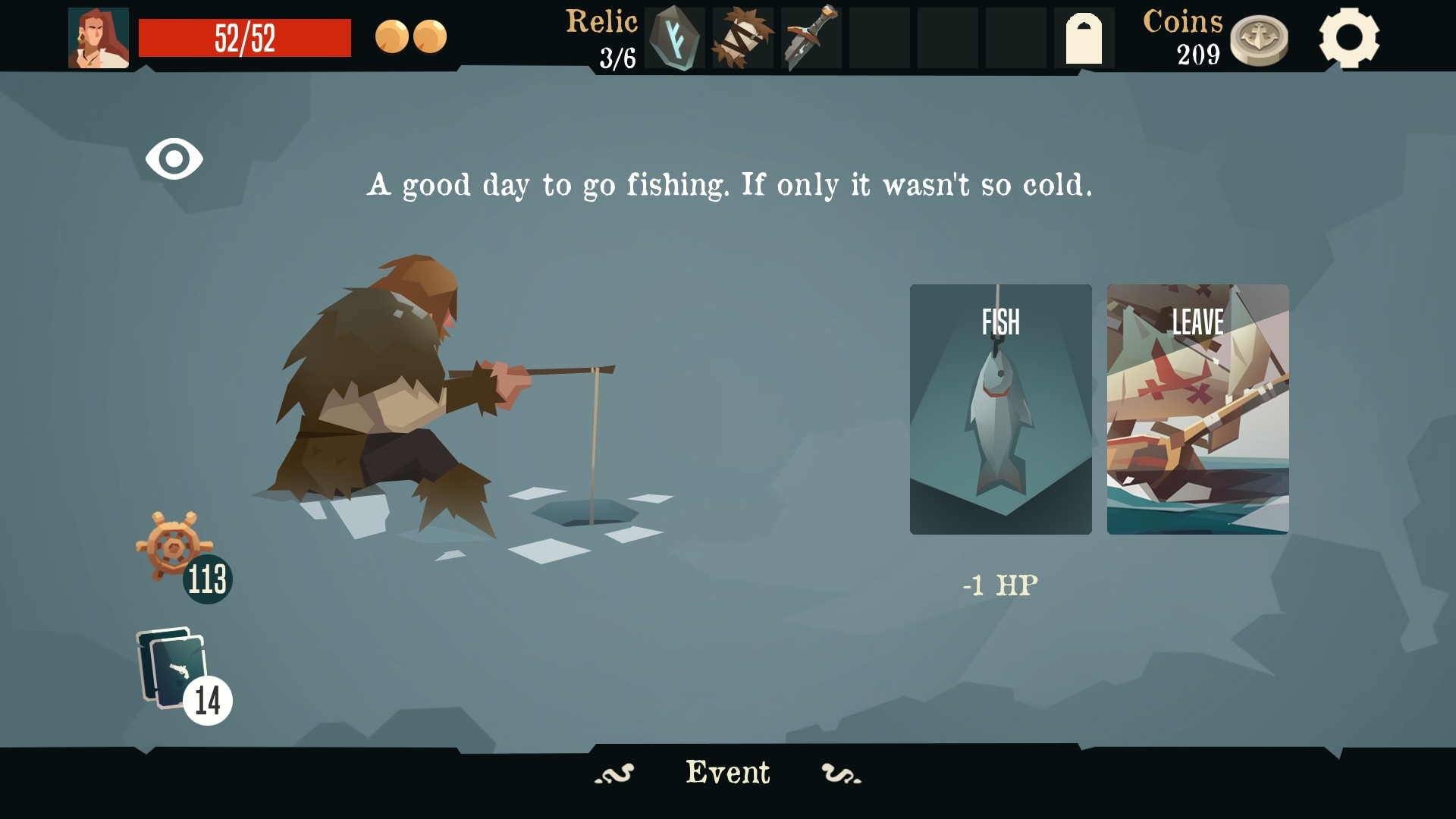Click the character portrait
Viewport: 1456px width, 819px height.
[x=99, y=38]
